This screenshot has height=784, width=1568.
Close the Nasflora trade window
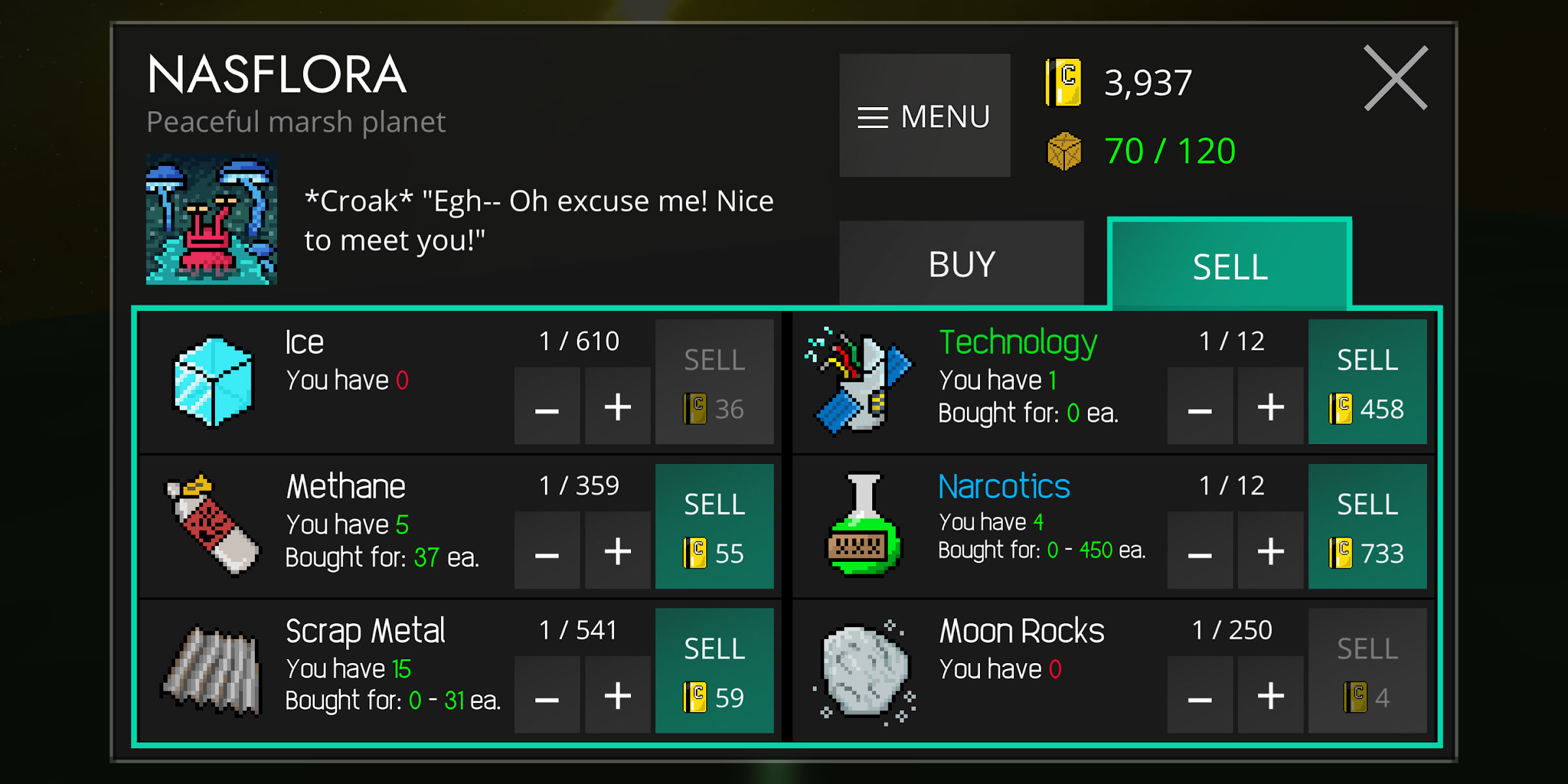[x=1396, y=78]
